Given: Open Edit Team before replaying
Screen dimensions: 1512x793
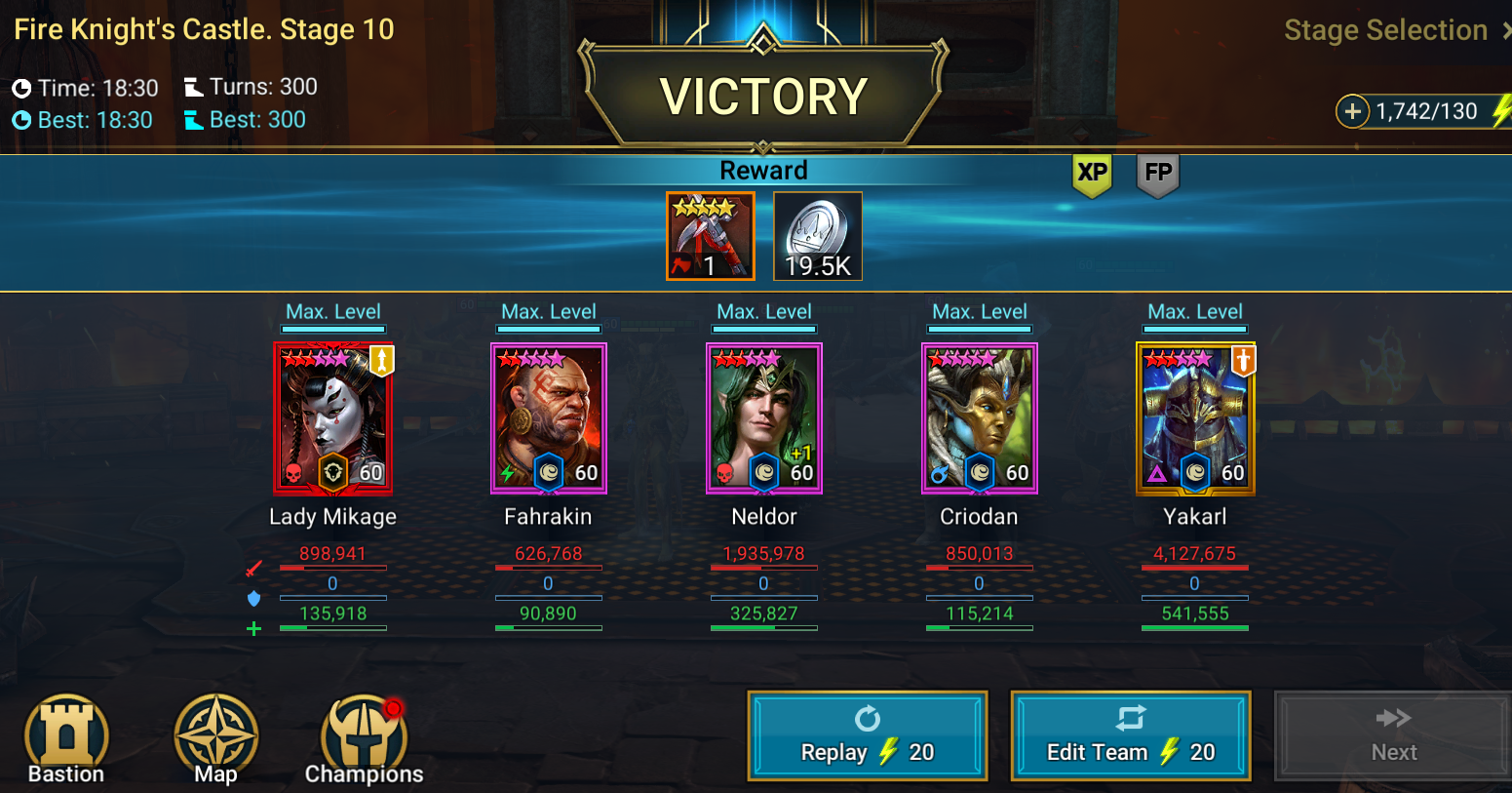Looking at the screenshot, I should tap(1130, 736).
